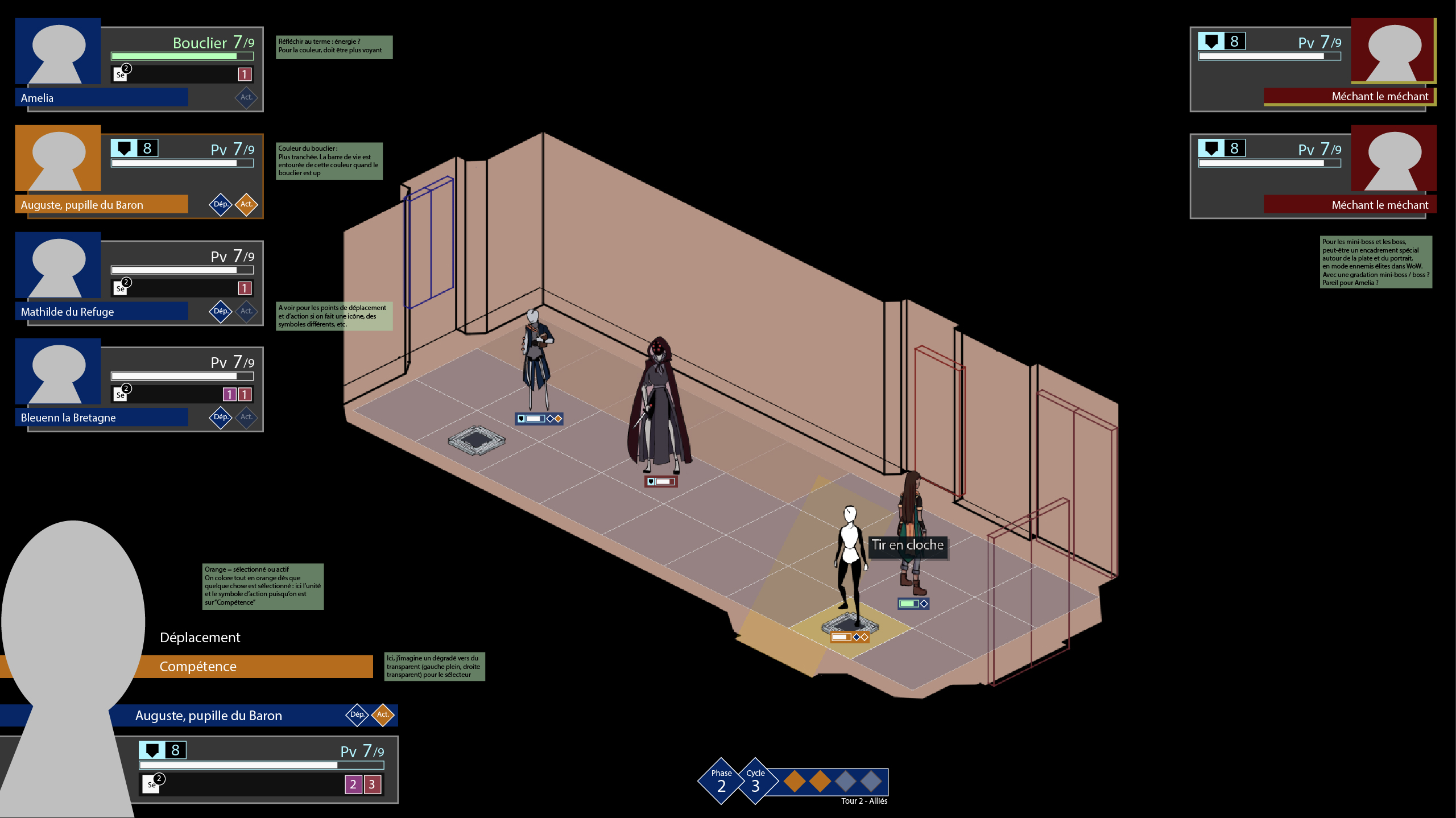1456x818 pixels.
Task: Click Bleuenn la Bretagne's Act. diamond
Action: pos(246,417)
